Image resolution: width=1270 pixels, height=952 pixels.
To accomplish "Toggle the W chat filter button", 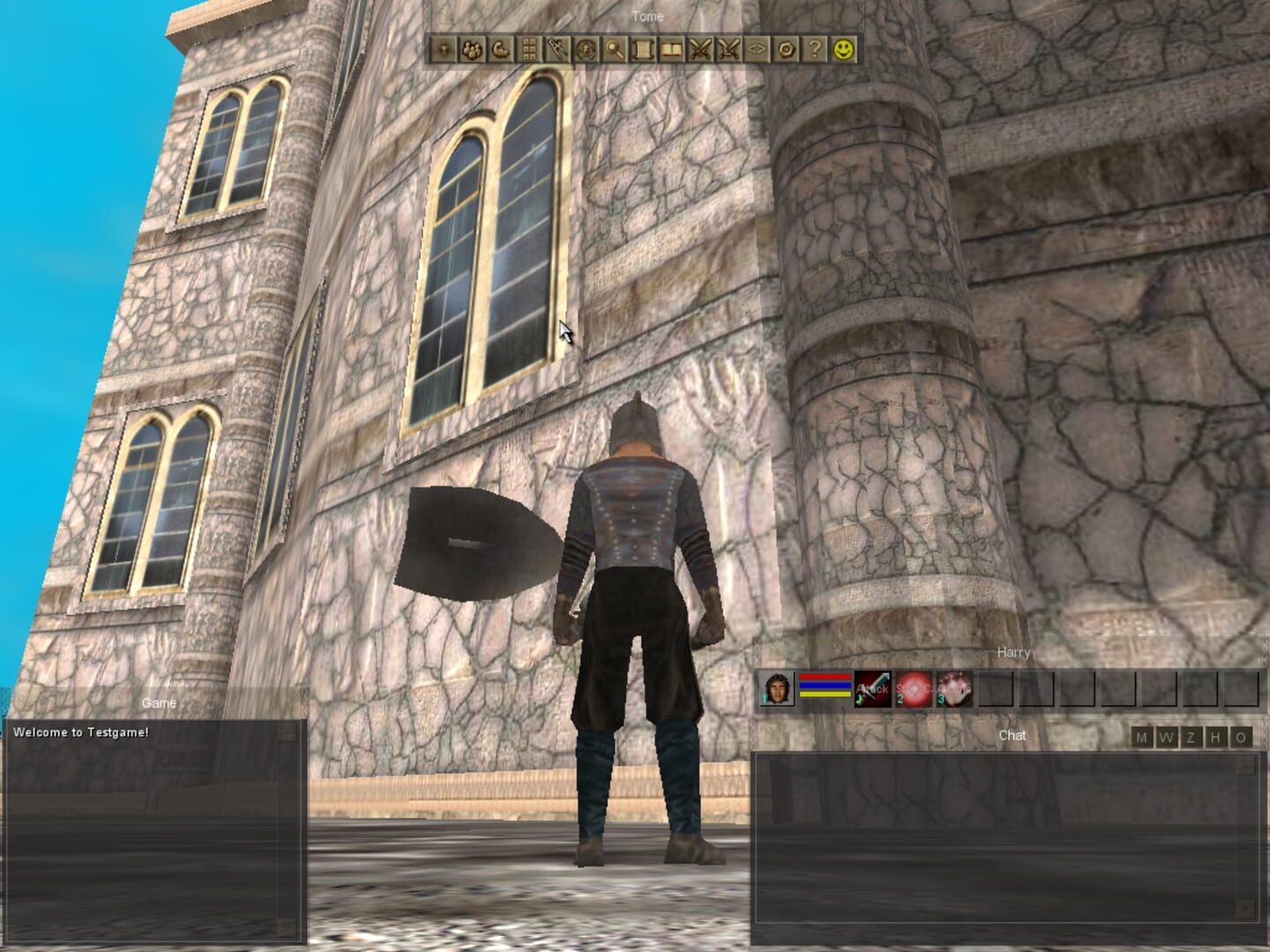I will pyautogui.click(x=1168, y=738).
